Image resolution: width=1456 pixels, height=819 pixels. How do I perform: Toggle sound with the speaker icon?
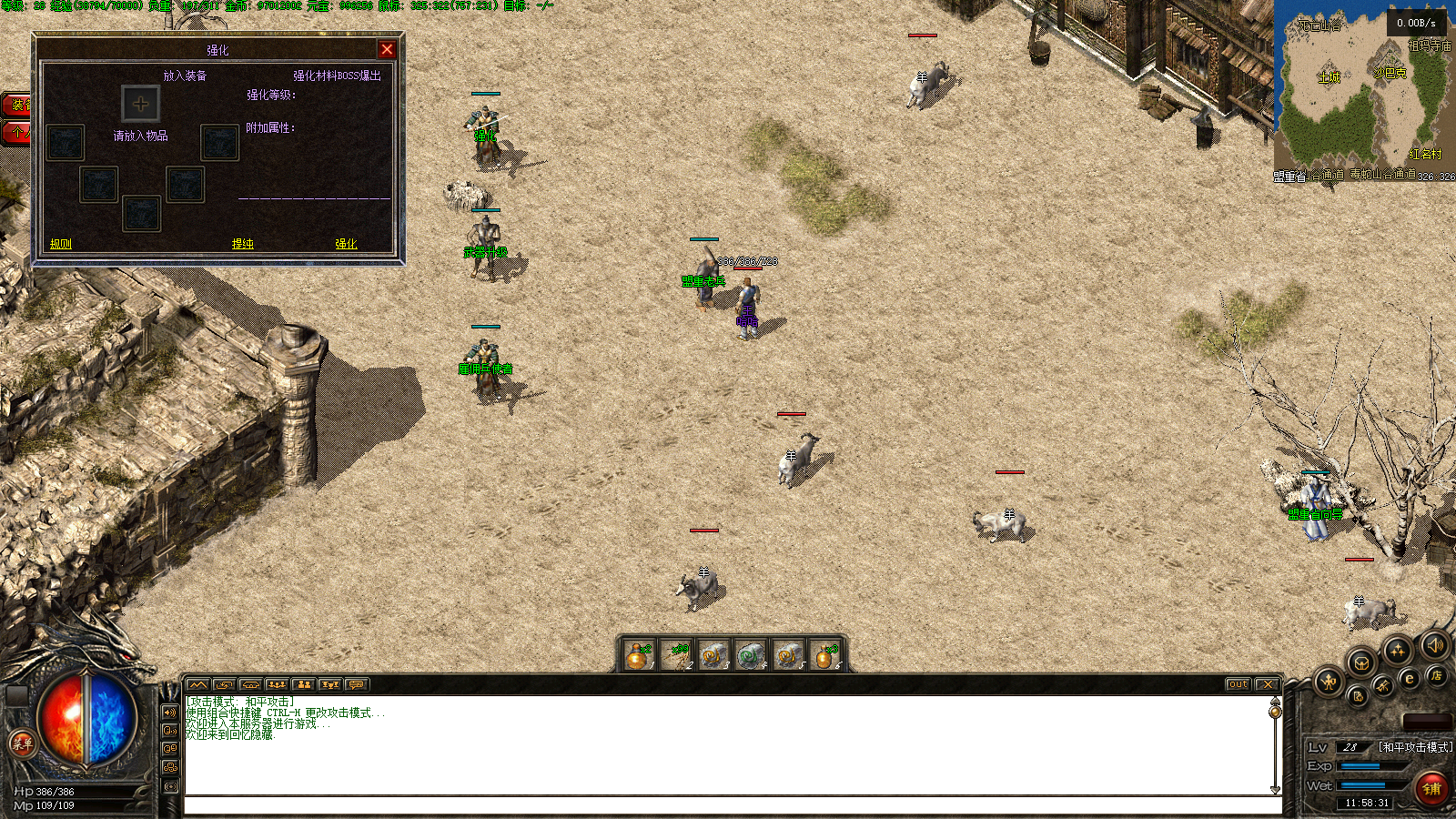(1435, 645)
